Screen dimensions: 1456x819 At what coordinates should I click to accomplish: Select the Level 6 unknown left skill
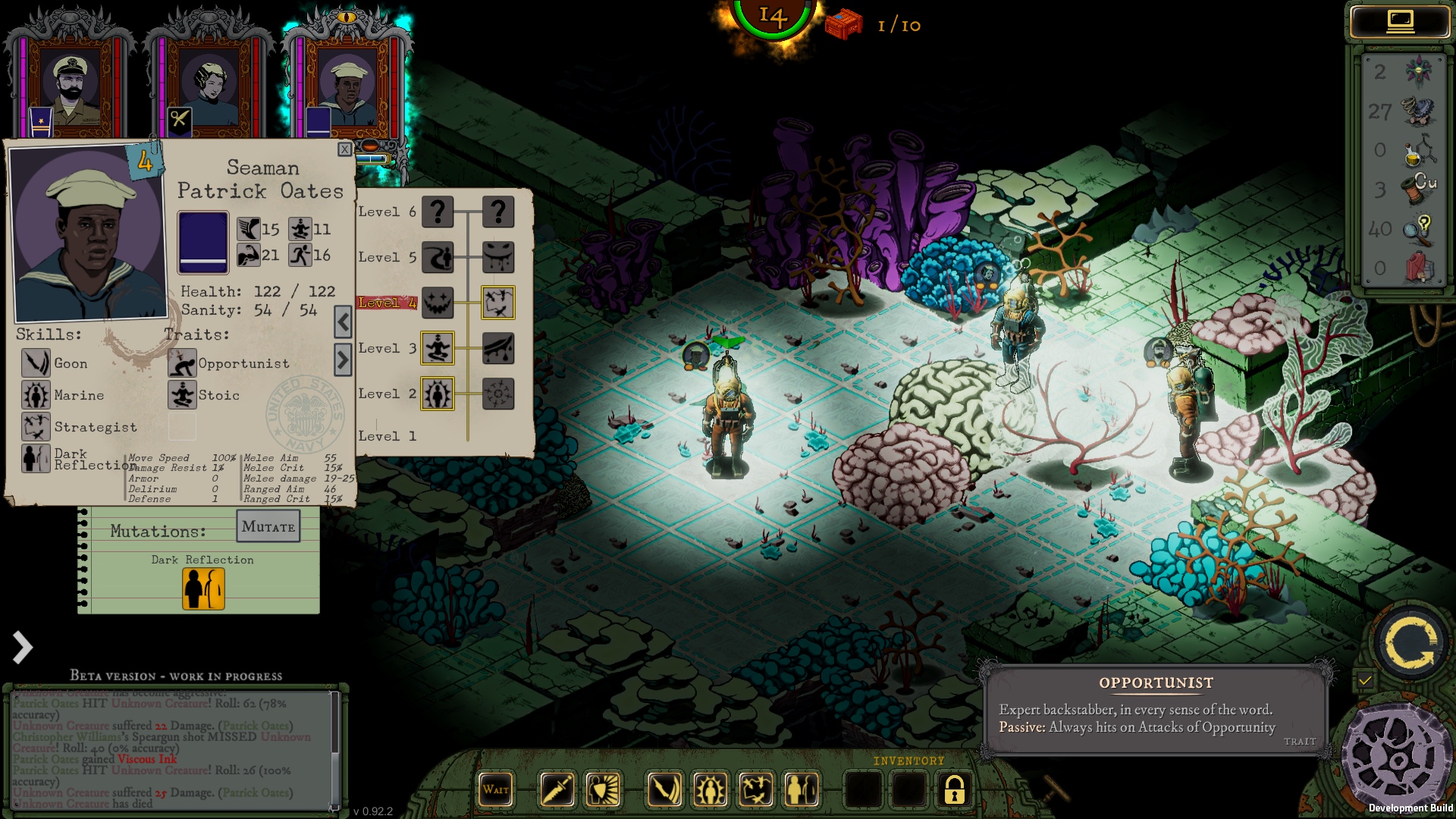tap(438, 212)
